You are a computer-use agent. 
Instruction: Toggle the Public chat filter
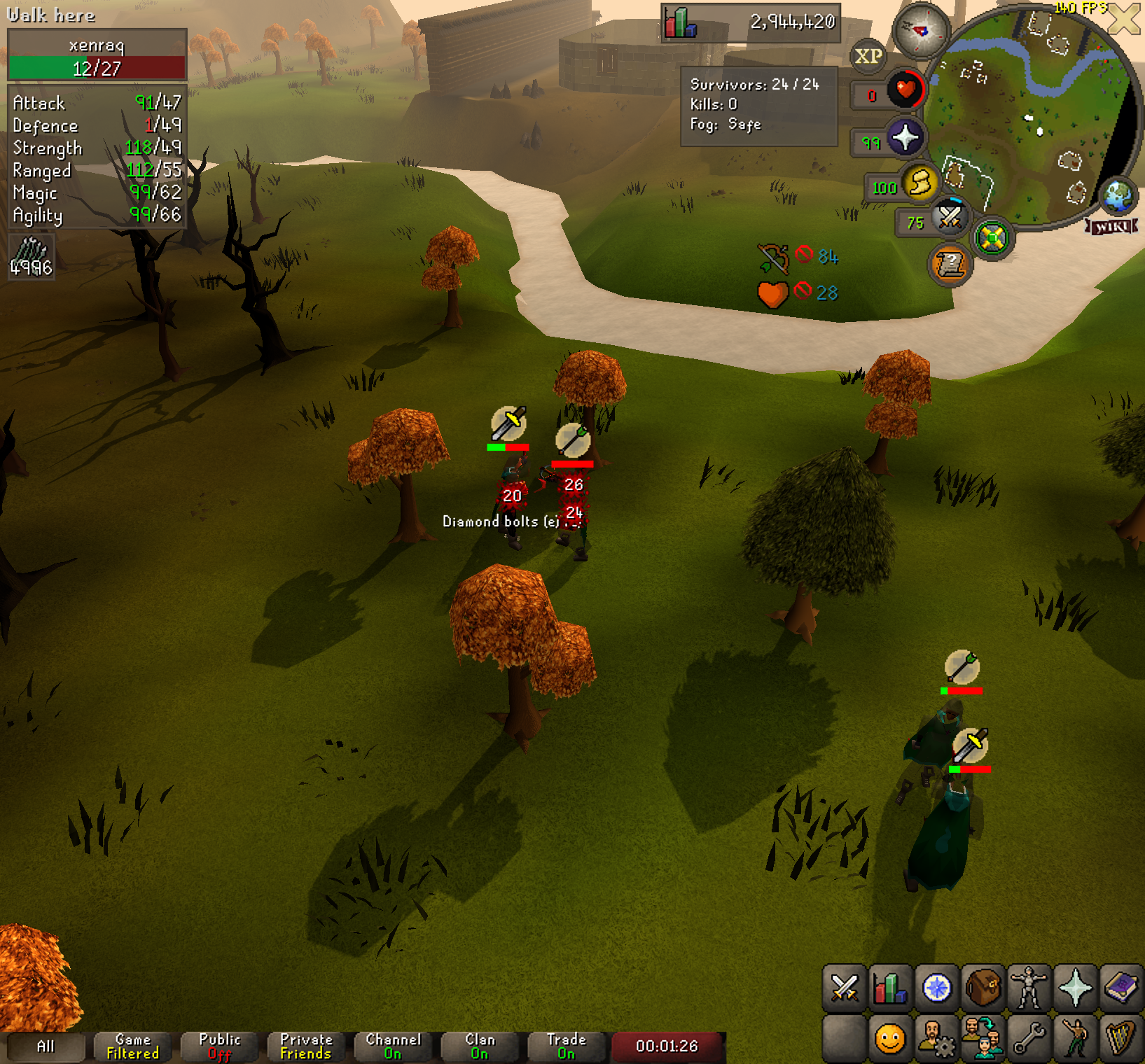coord(219,1046)
